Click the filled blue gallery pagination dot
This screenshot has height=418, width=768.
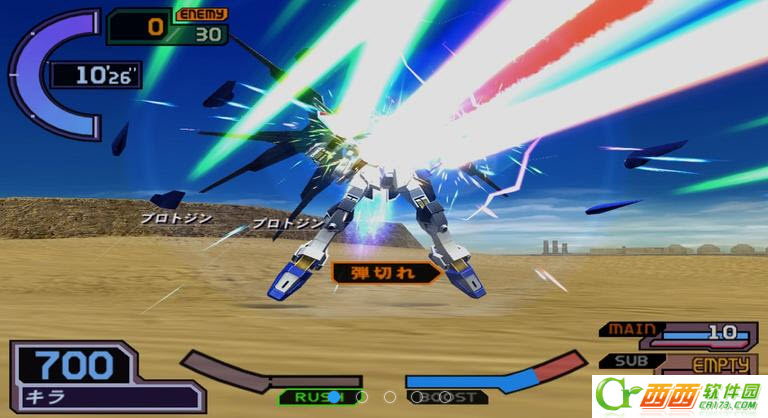pos(333,397)
